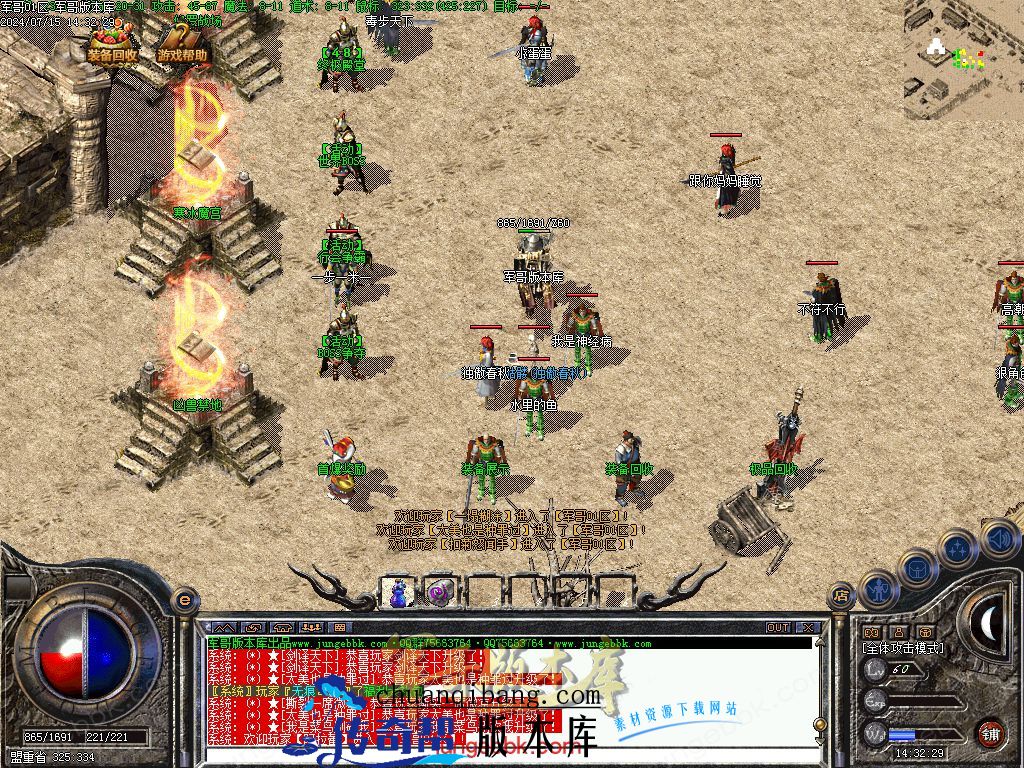Viewport: 1024px width, 768px height.
Task: Click the red 铺 stall button
Action: pos(990,733)
